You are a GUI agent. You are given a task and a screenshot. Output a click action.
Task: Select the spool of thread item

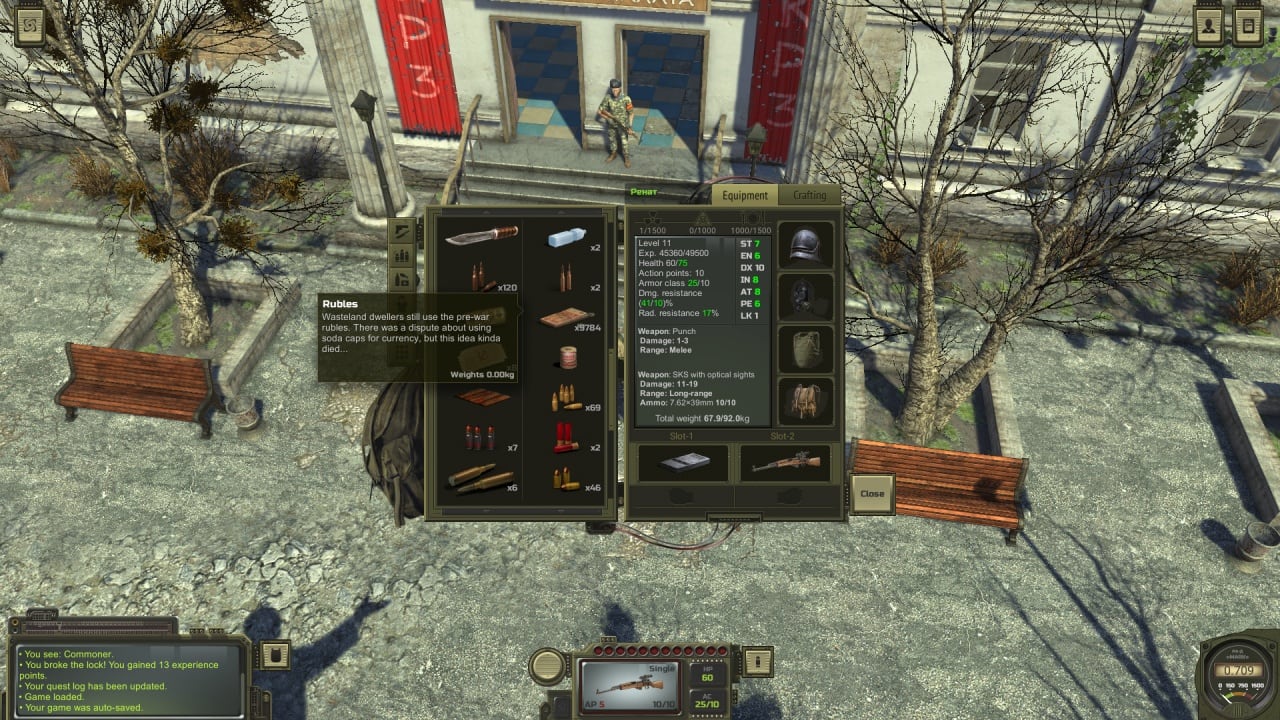tap(567, 357)
